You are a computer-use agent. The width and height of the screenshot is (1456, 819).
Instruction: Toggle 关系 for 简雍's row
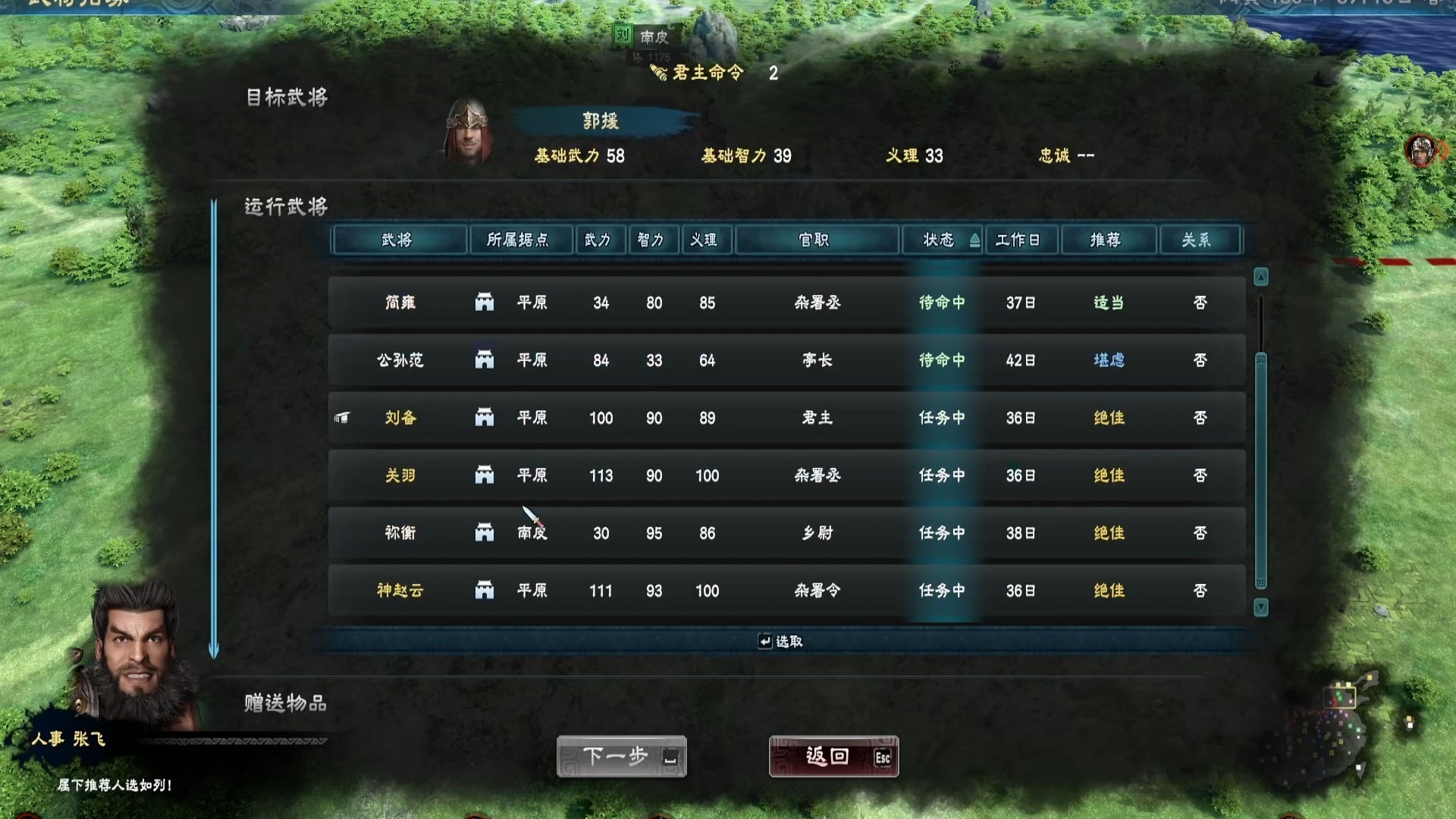[x=1200, y=303]
